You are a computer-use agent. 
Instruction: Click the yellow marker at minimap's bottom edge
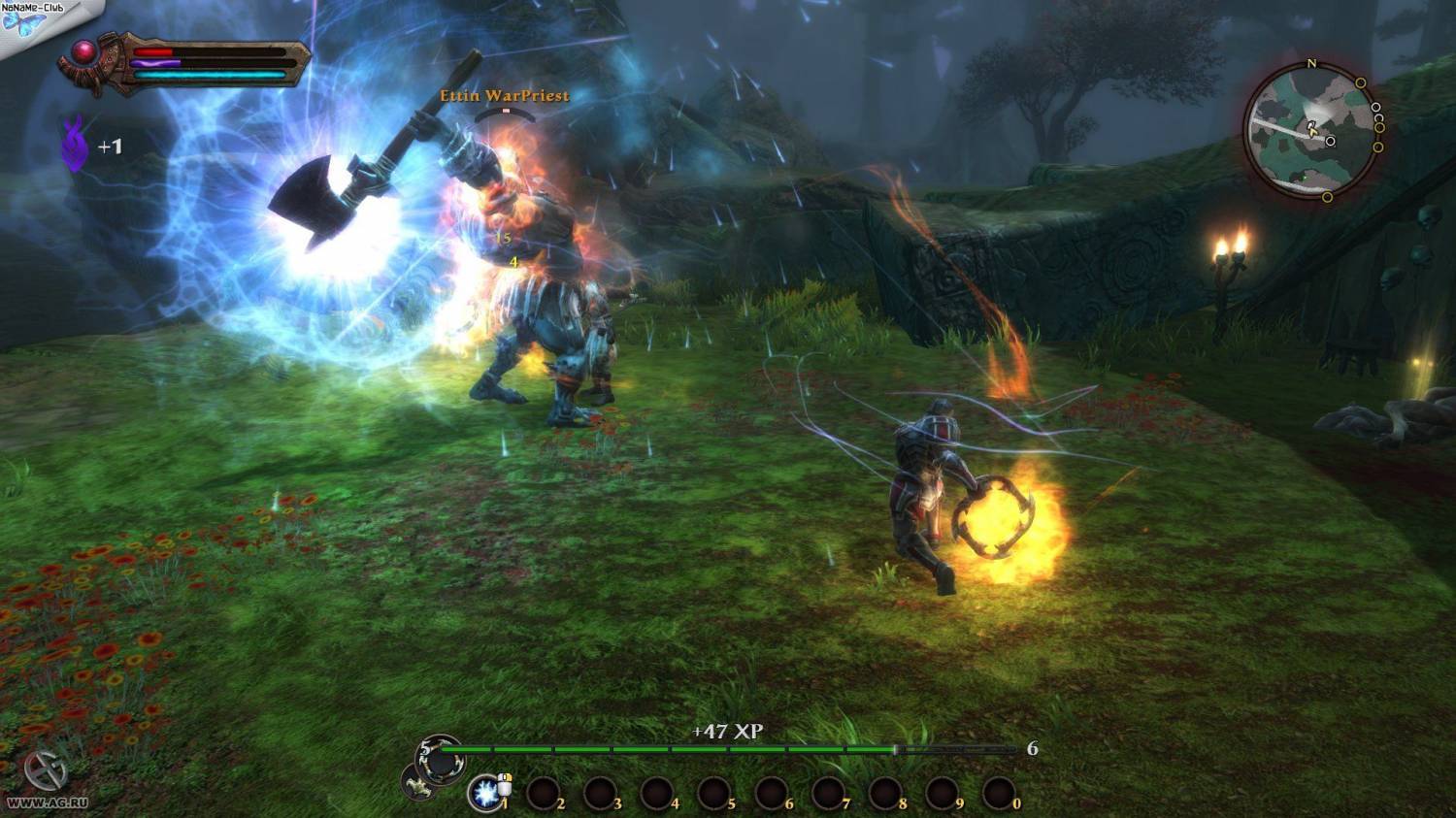coord(1327,197)
